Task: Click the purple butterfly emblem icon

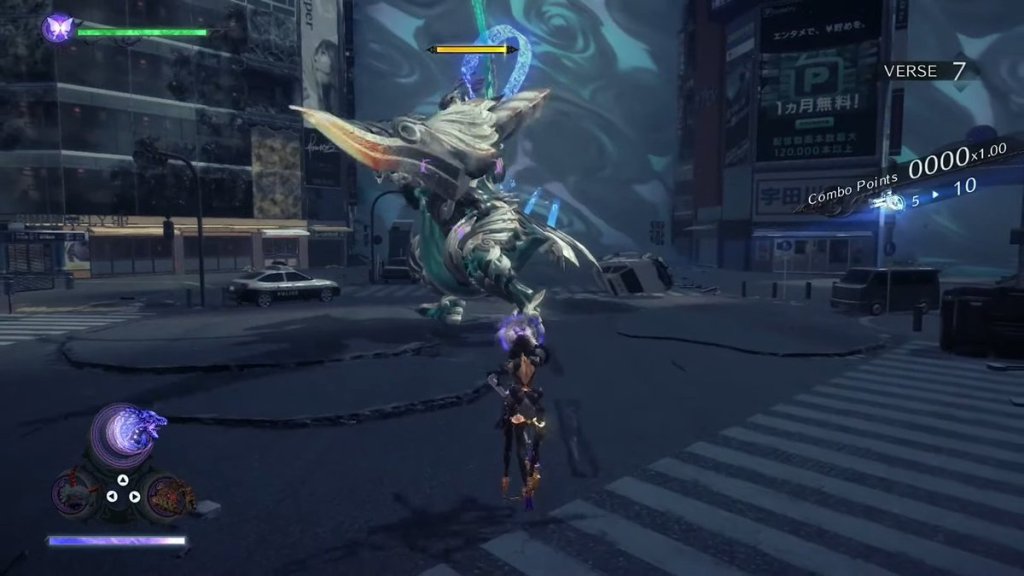Action: (x=58, y=27)
